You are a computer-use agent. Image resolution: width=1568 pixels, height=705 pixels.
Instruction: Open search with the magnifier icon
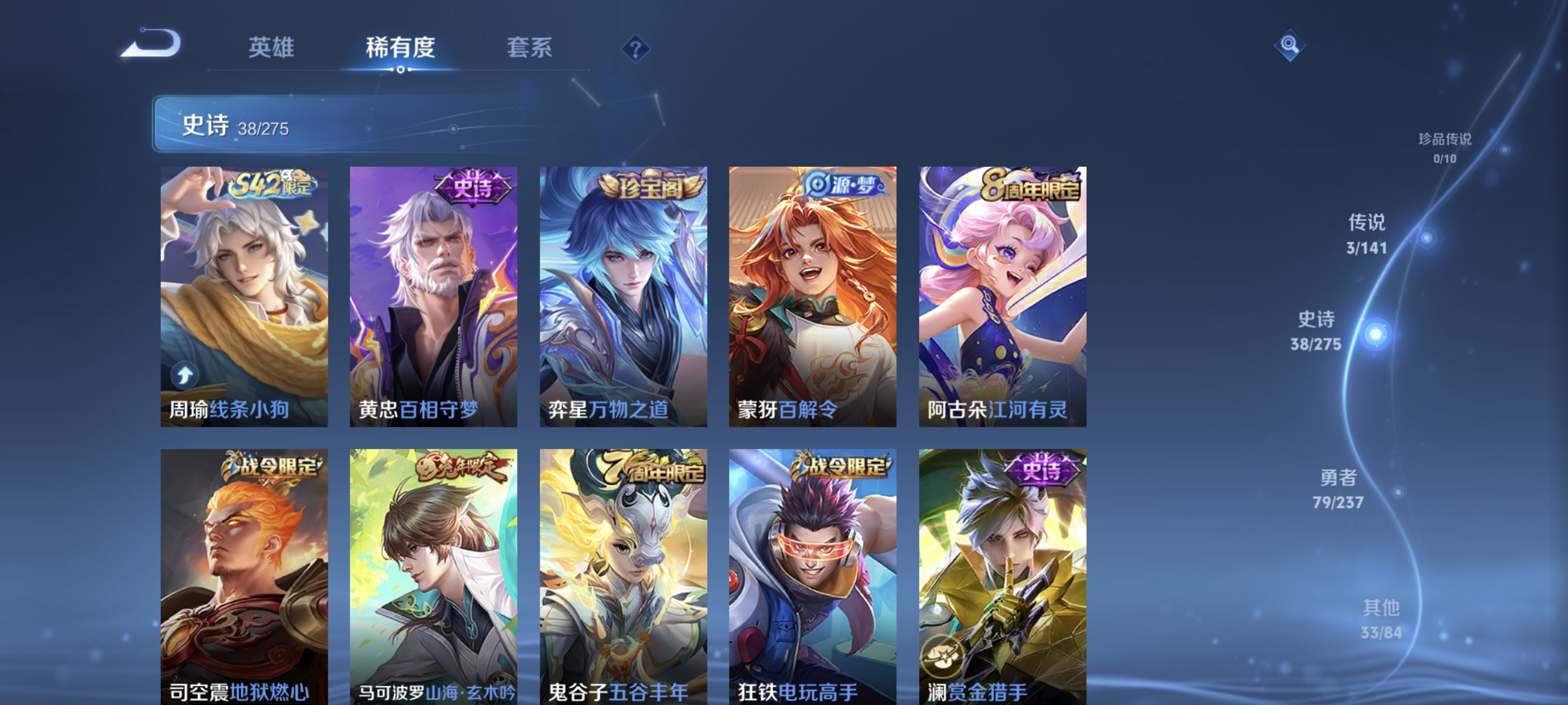pyautogui.click(x=1290, y=45)
